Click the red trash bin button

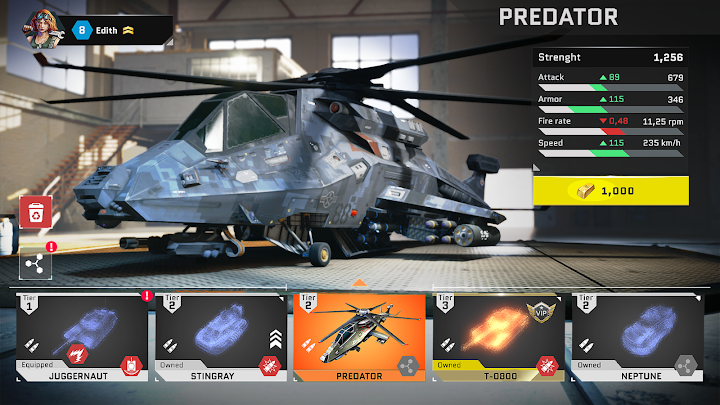click(x=36, y=212)
